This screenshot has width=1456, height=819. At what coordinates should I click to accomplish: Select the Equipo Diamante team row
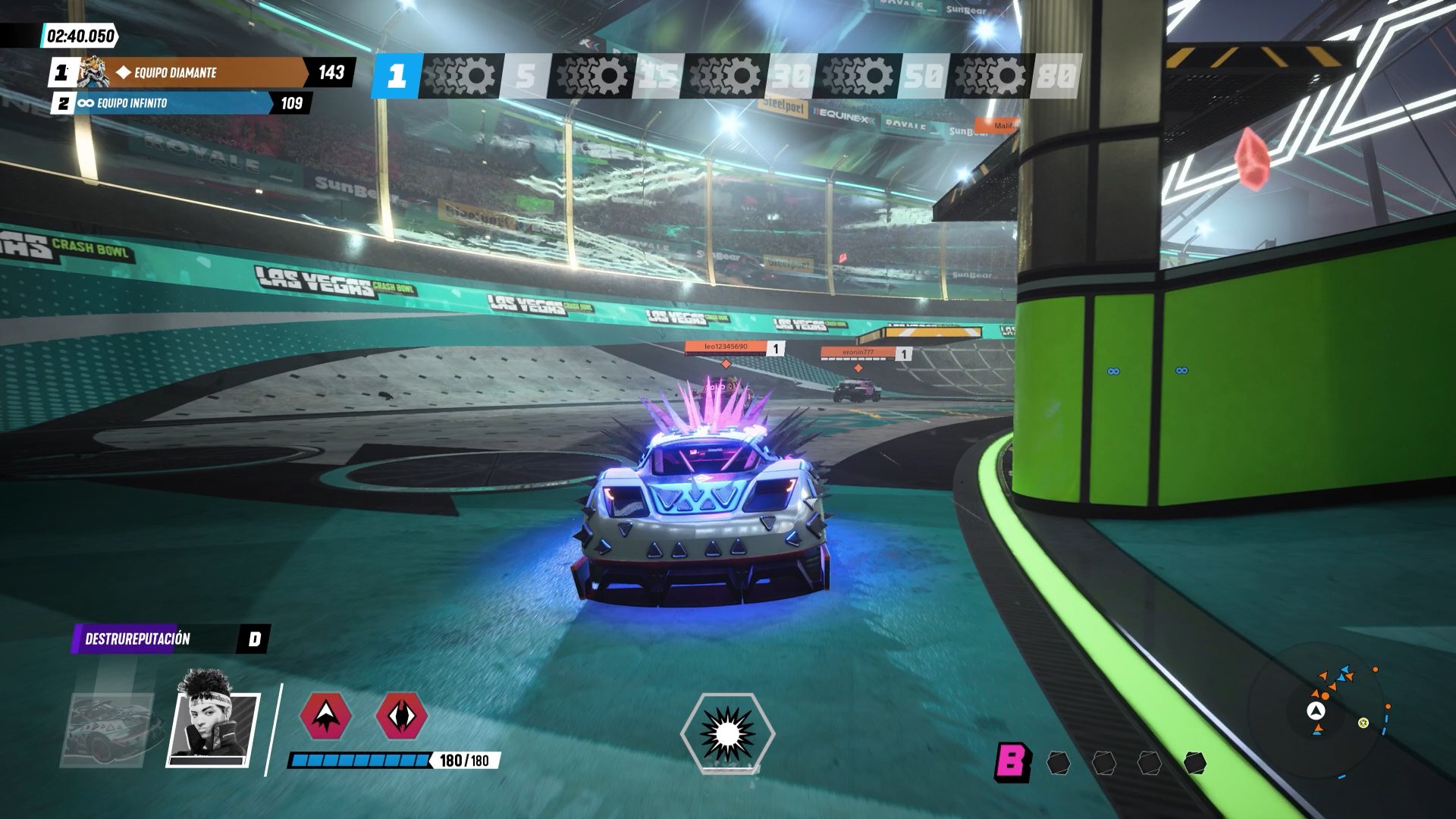point(201,73)
